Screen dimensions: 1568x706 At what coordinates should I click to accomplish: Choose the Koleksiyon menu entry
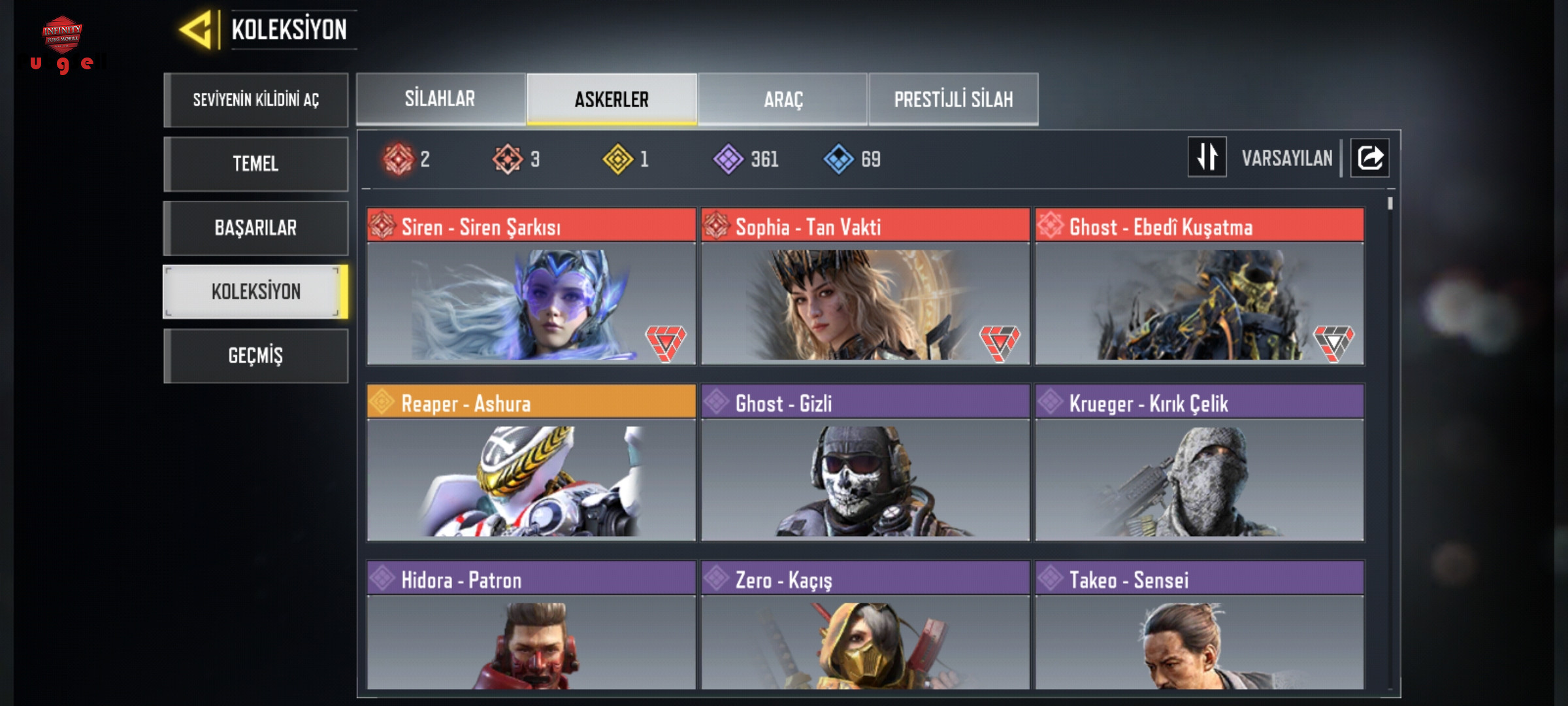(255, 292)
